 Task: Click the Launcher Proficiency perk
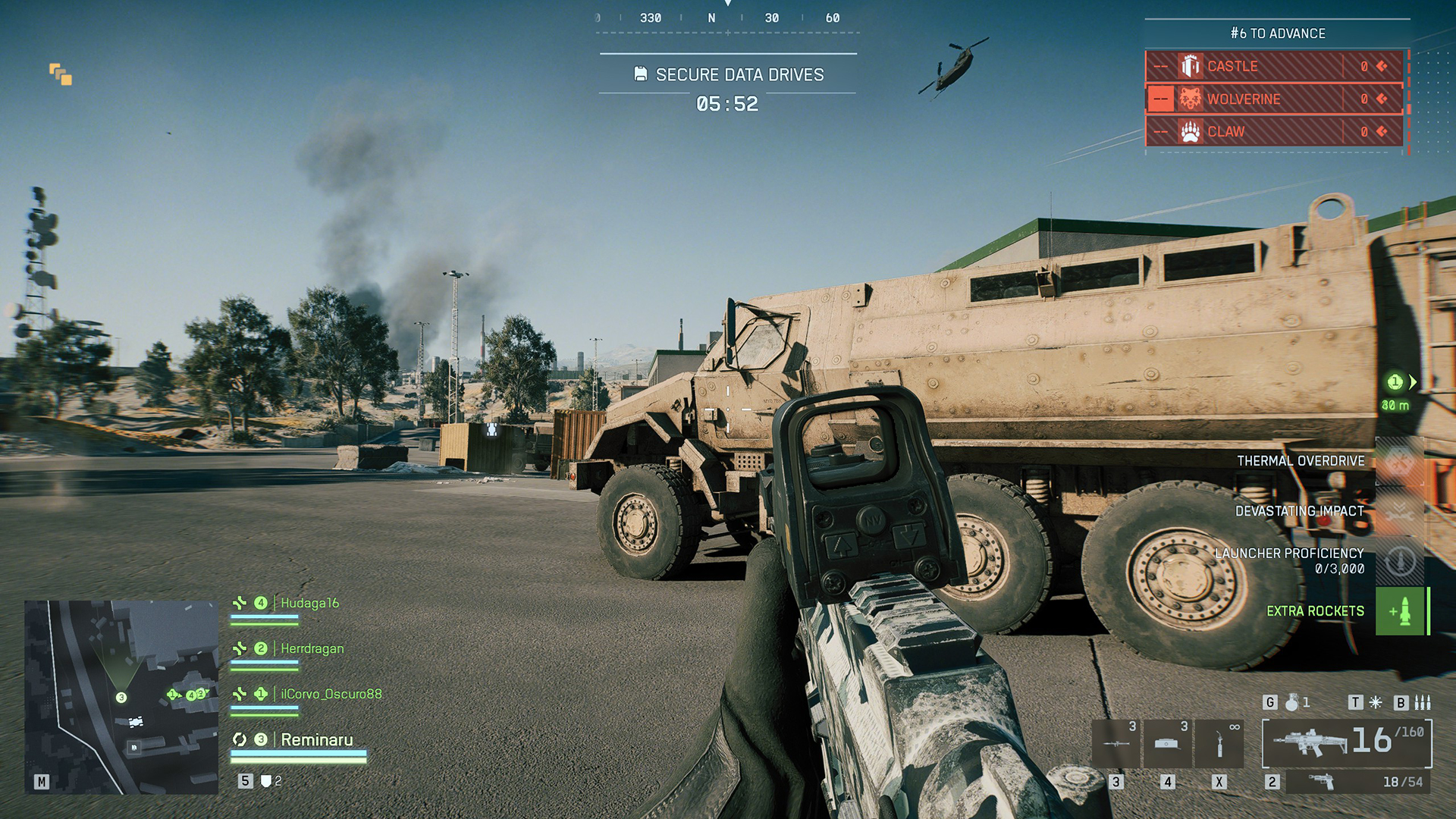pyautogui.click(x=1400, y=561)
